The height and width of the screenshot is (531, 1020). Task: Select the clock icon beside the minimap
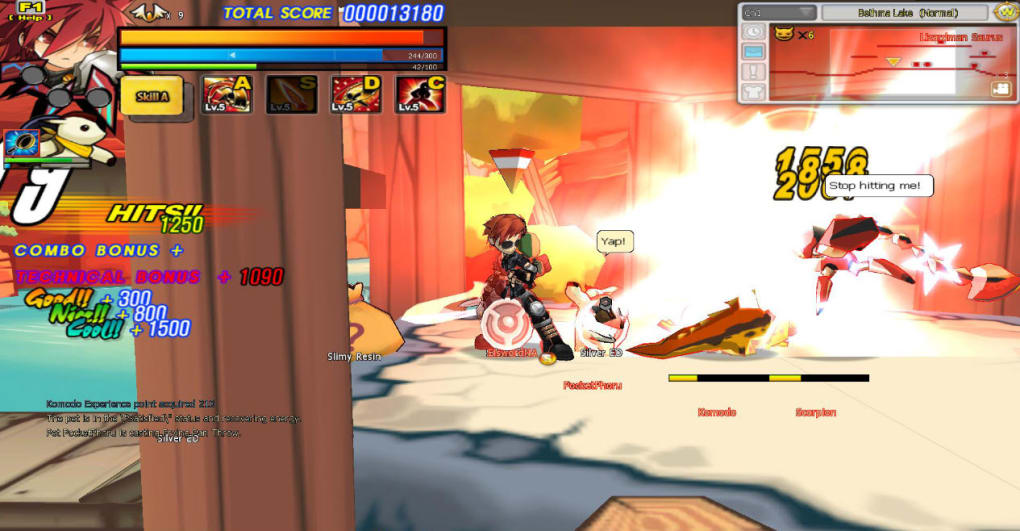753,32
